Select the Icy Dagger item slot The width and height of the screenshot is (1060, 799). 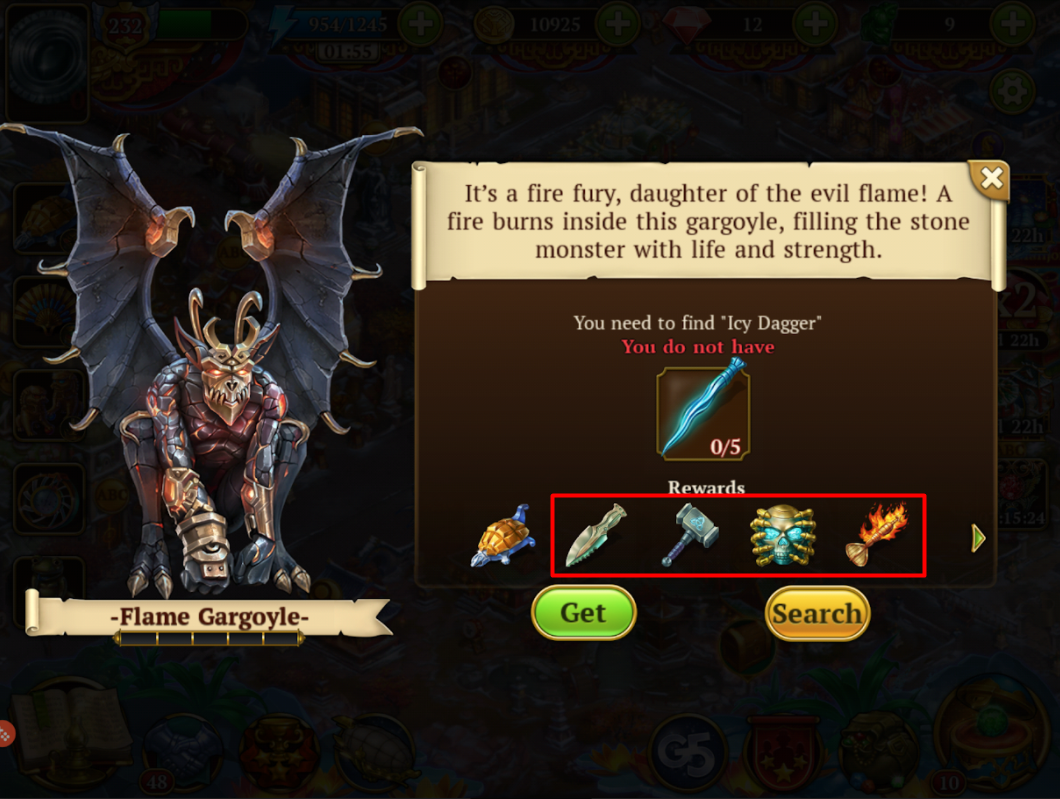tap(702, 413)
